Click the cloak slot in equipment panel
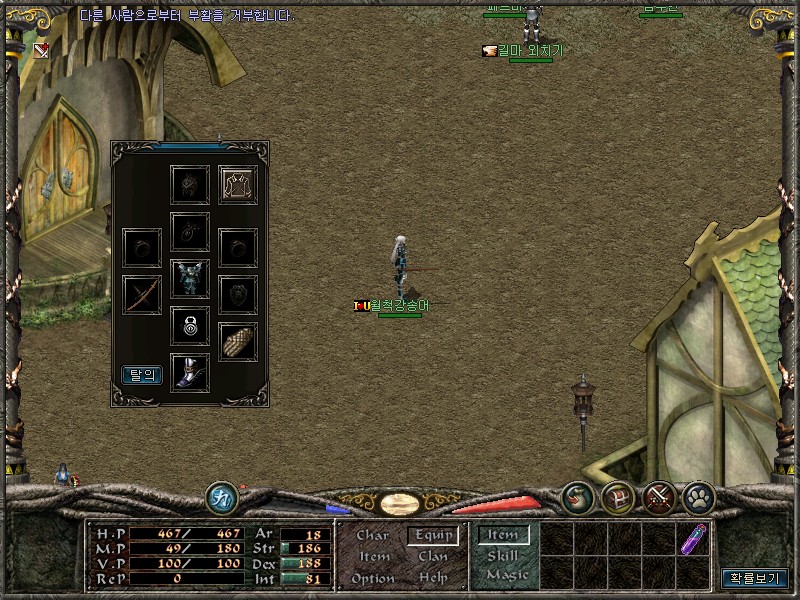 [238, 184]
